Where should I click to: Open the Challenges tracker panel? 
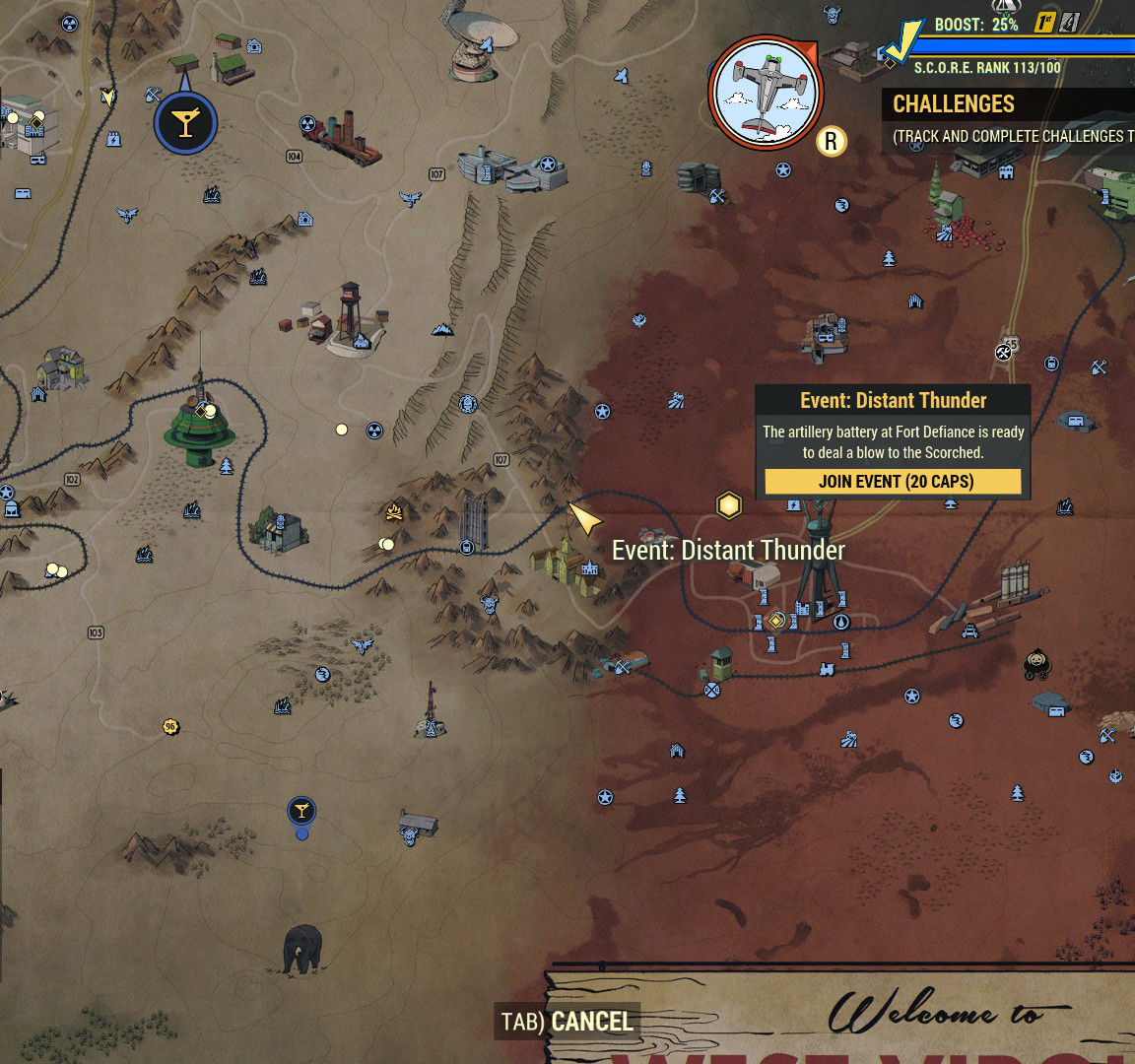(x=954, y=104)
